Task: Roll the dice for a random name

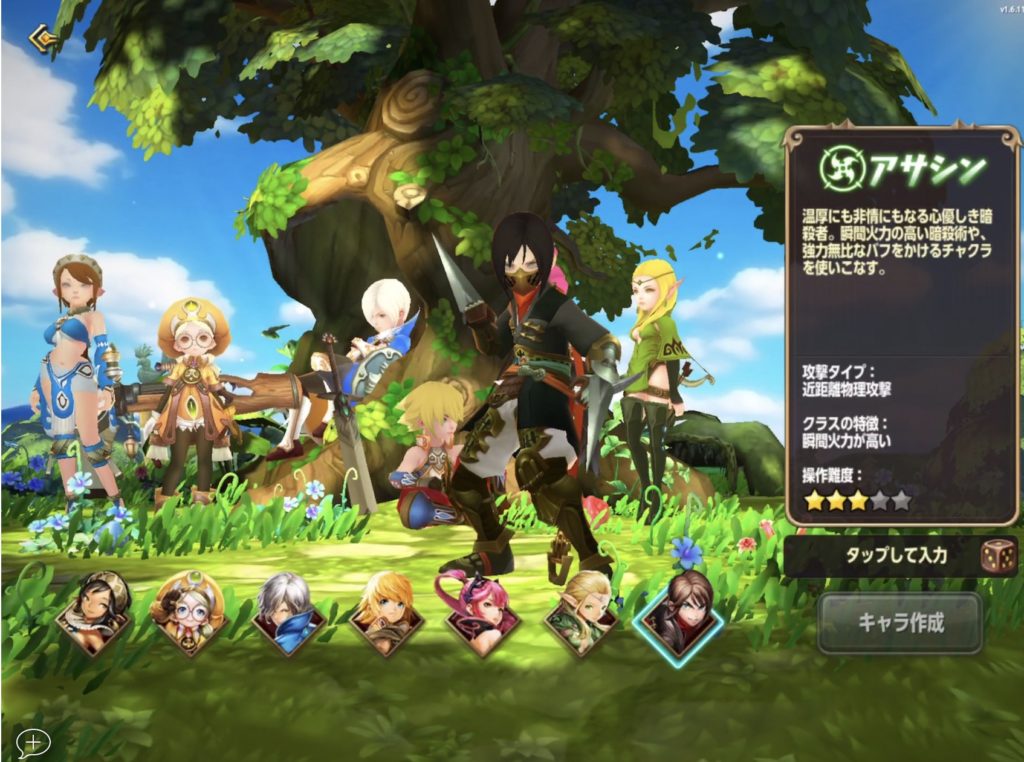Action: click(x=998, y=555)
